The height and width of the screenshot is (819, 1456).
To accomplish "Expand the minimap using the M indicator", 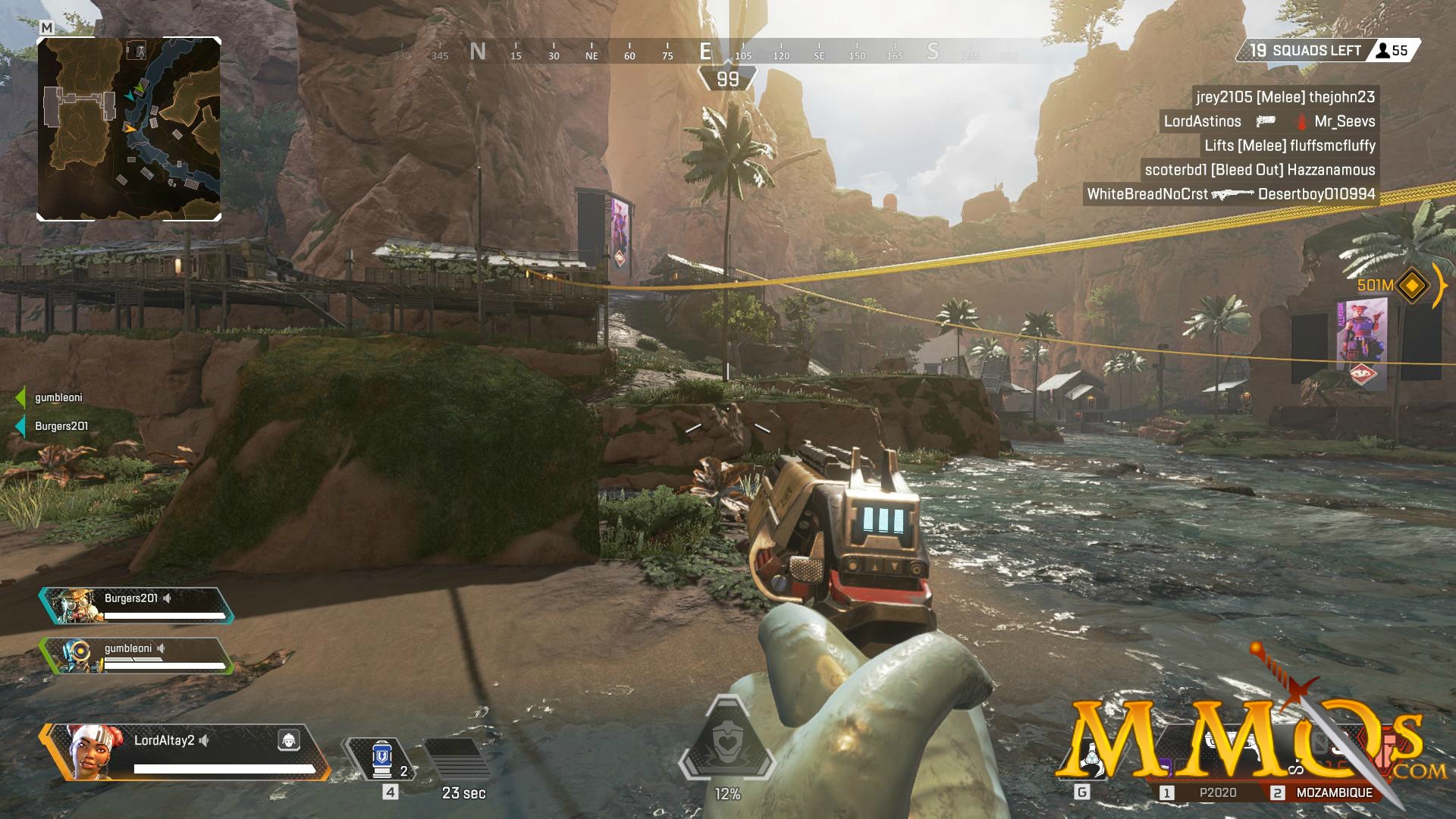I will click(45, 25).
